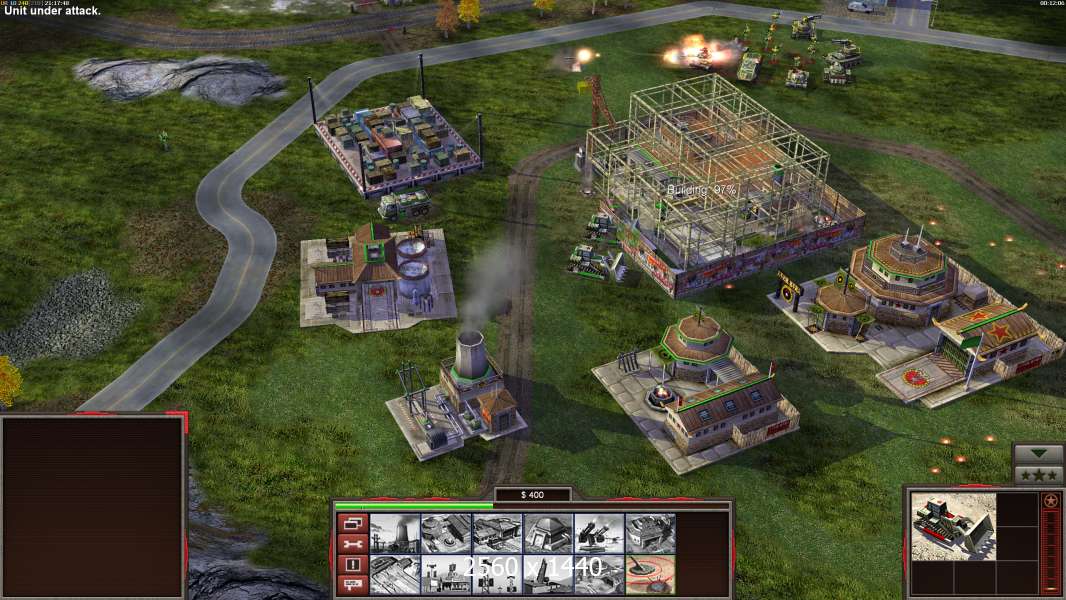The width and height of the screenshot is (1066, 600).
Task: Collapse the panel with the down arrow
Action: (1039, 454)
